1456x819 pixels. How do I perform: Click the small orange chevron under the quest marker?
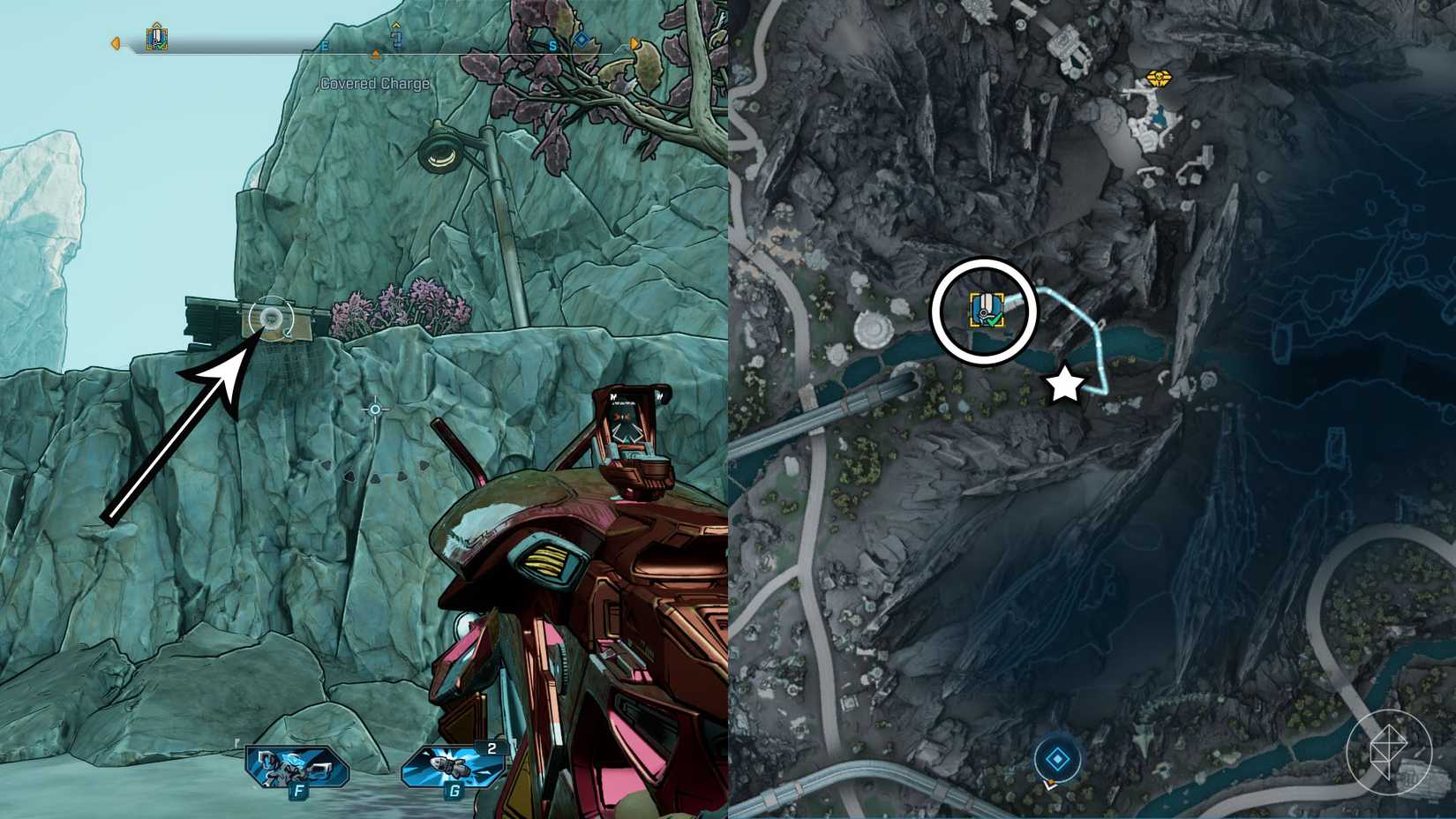point(377,52)
